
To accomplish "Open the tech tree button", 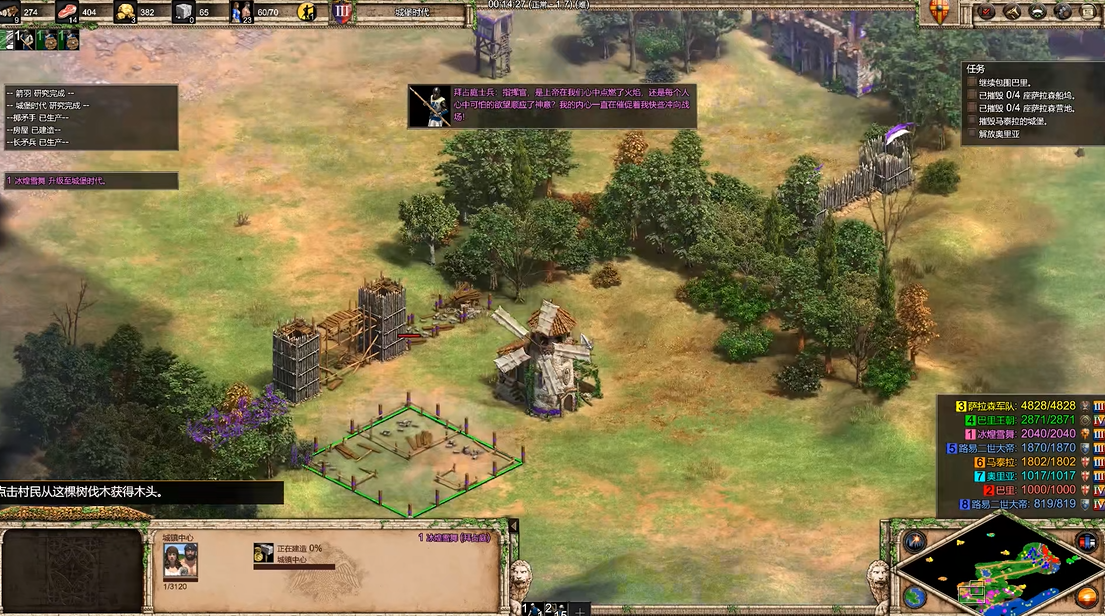I will (x=1037, y=12).
